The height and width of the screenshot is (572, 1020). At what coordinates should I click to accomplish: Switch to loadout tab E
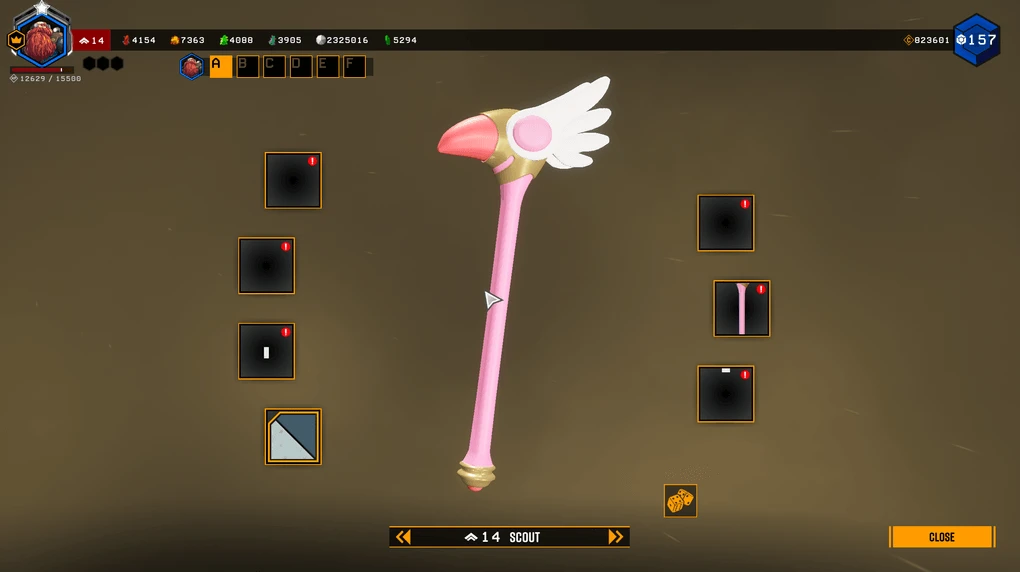[328, 67]
